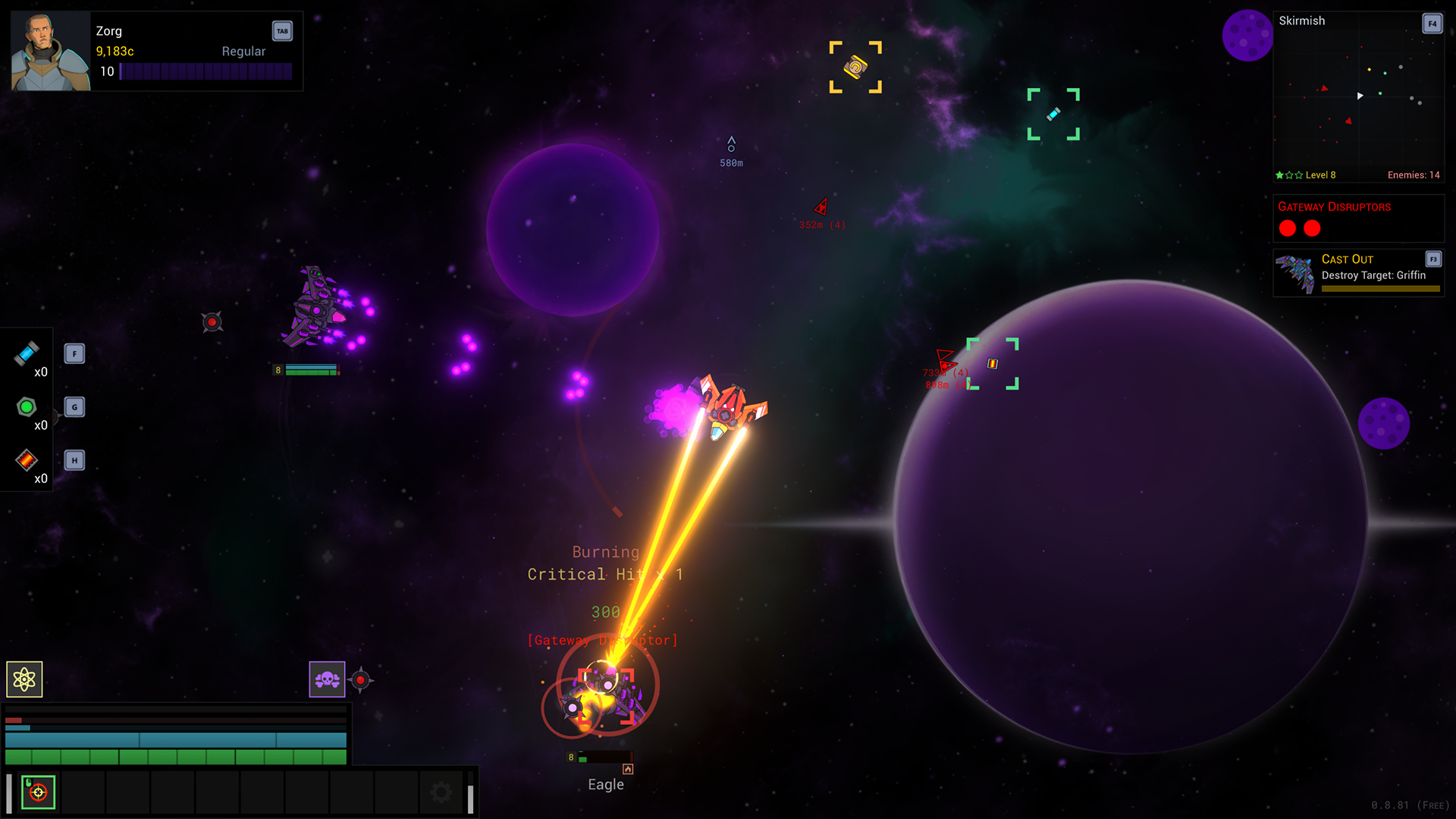Select the red rocket consumable icon
The image size is (1456, 819).
[25, 460]
